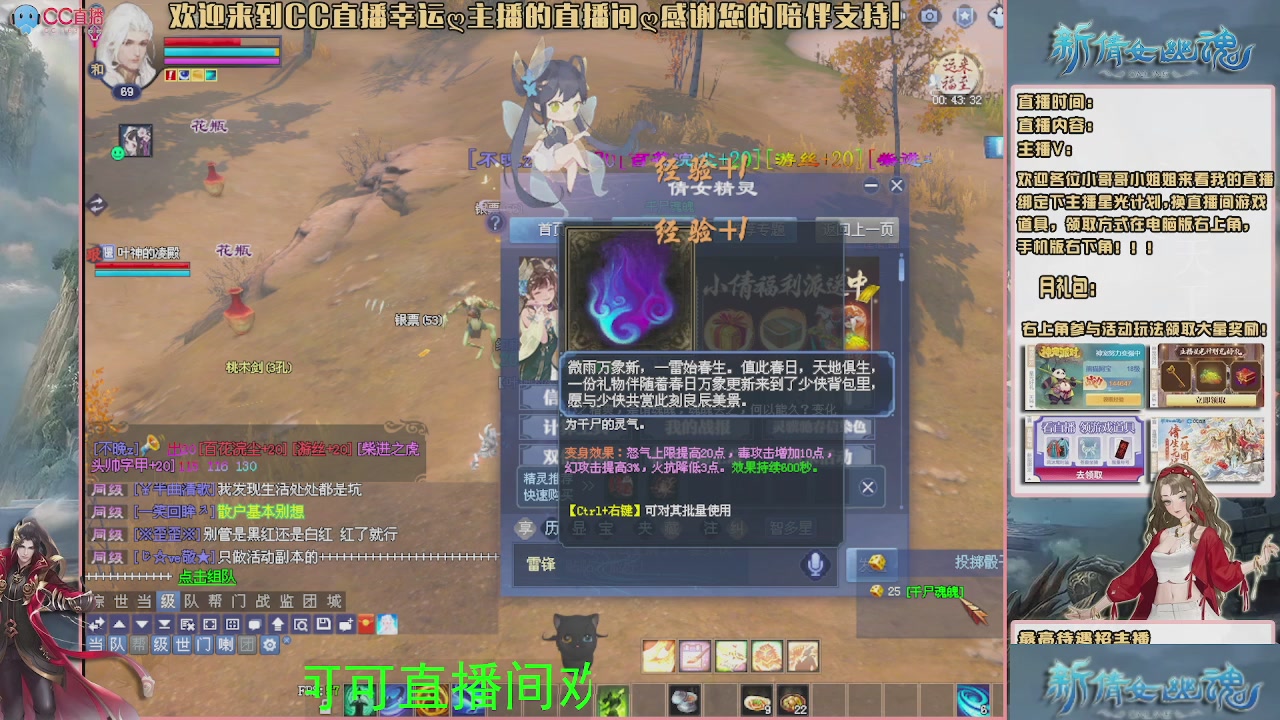The image size is (1280, 720).
Task: Open the chat settings gear icon
Action: (x=270, y=645)
